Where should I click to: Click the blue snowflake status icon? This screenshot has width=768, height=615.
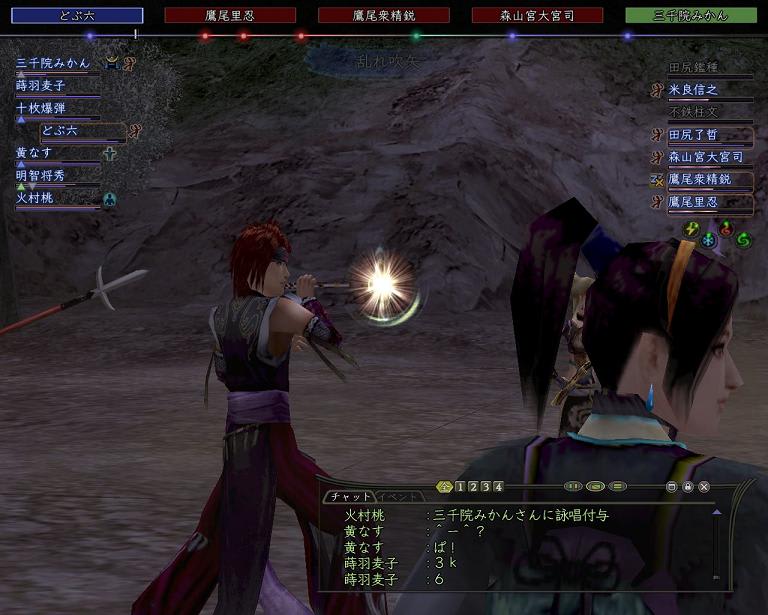(709, 241)
